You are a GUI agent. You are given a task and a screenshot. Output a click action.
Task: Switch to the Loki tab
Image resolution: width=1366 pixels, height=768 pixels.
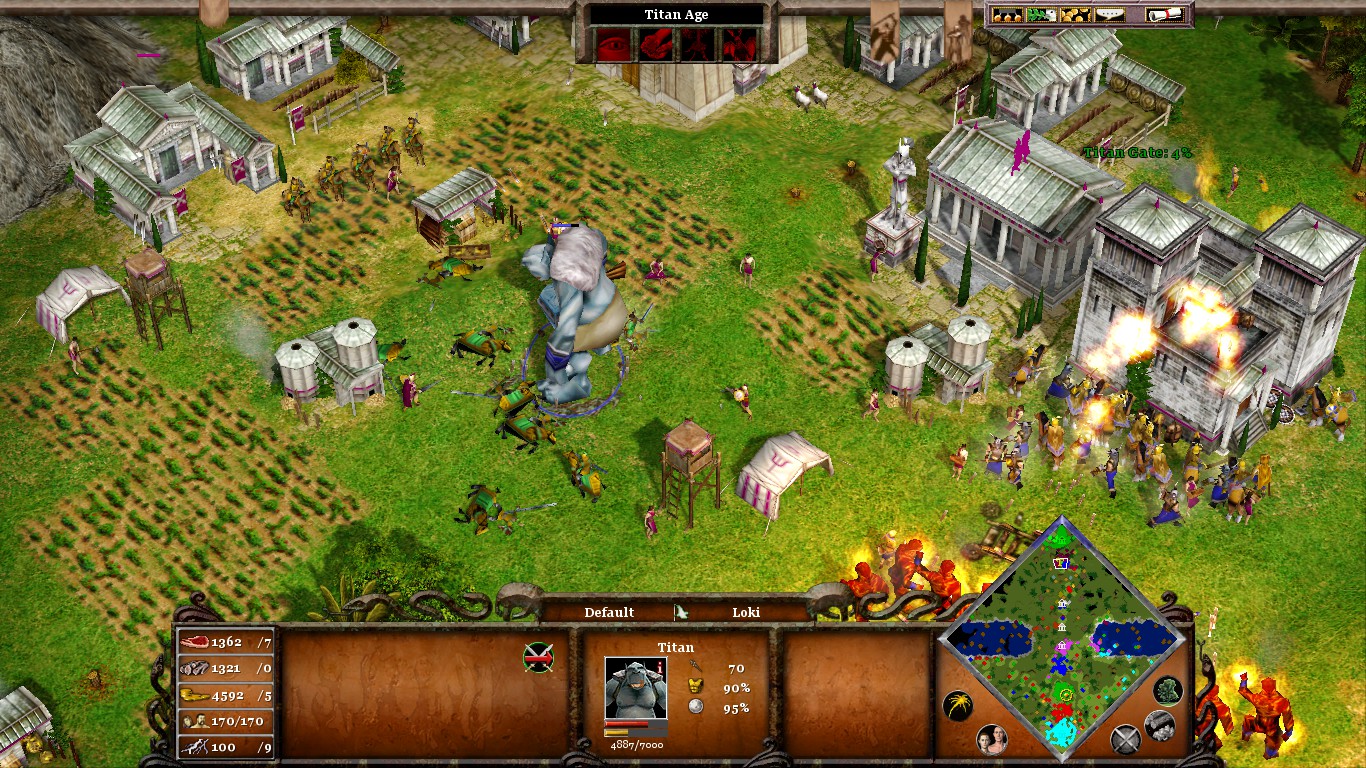(748, 612)
